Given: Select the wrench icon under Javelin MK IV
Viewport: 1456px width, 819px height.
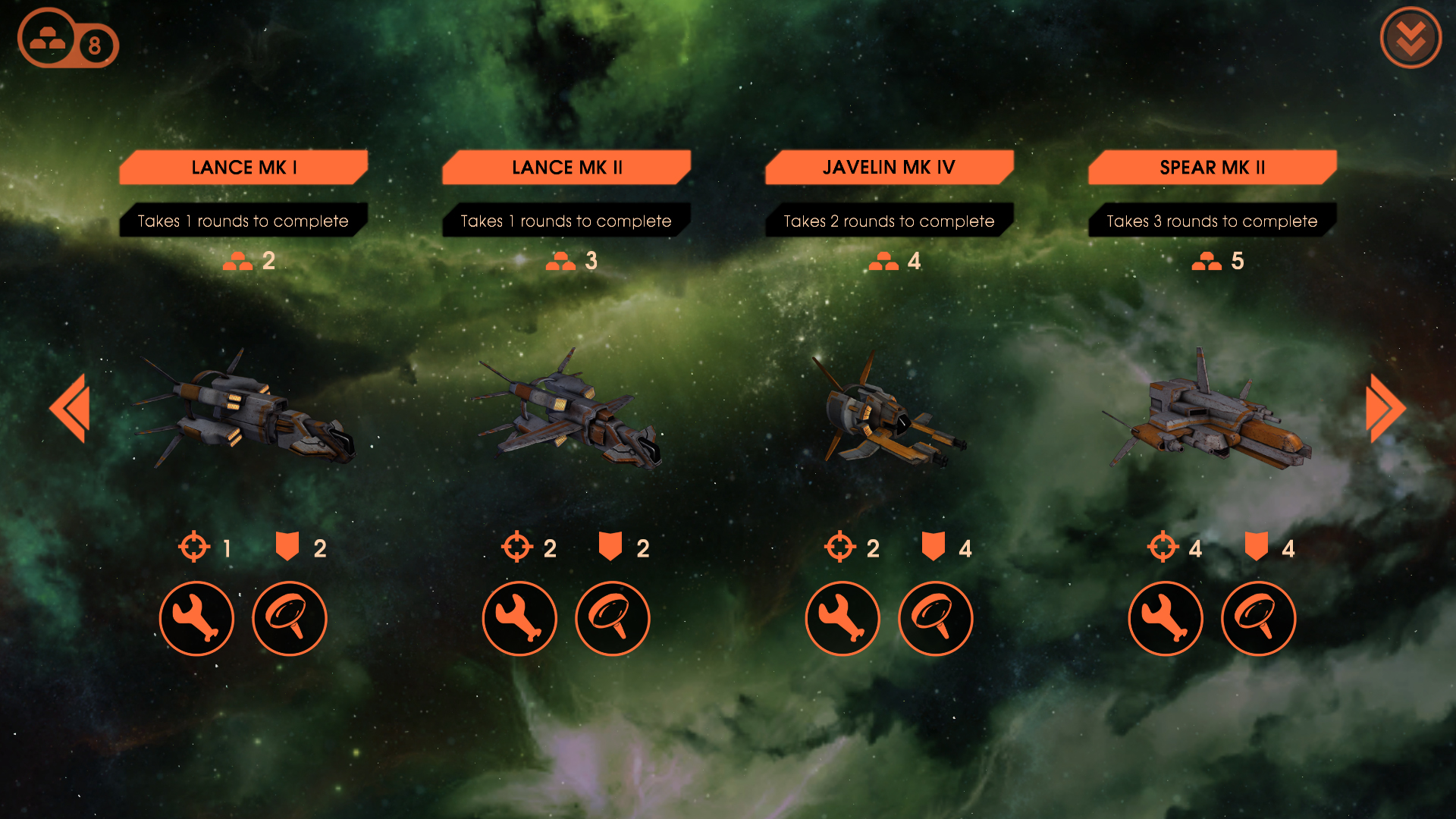Looking at the screenshot, I should pos(843,618).
